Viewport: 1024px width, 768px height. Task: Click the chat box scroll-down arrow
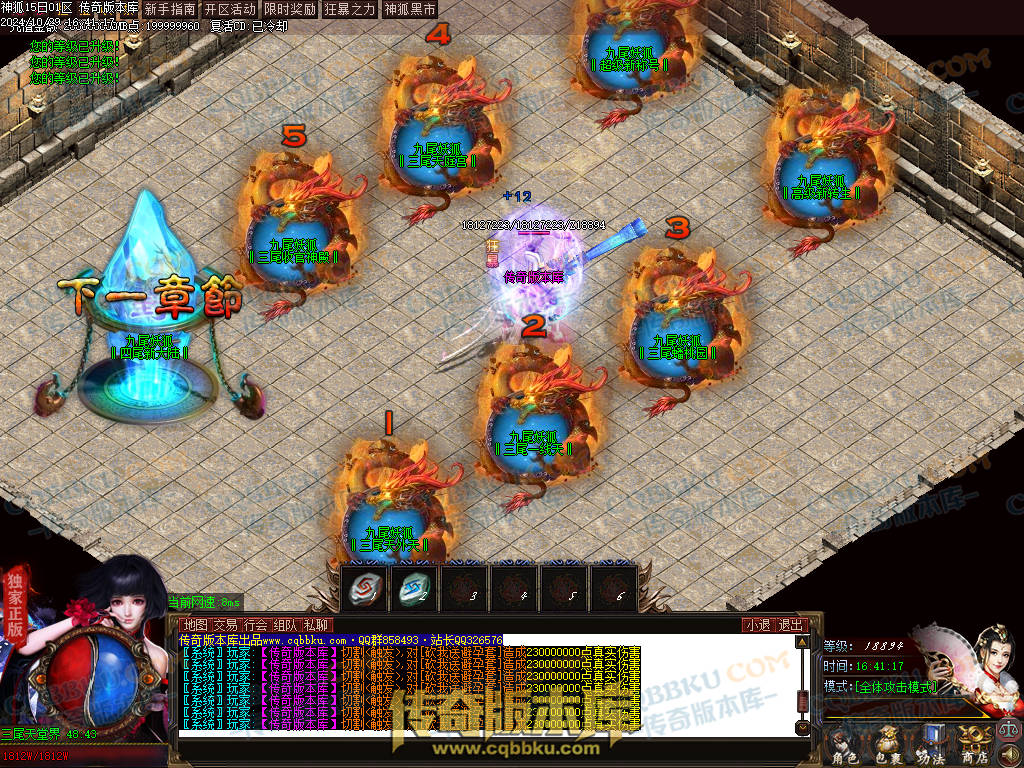(x=801, y=726)
